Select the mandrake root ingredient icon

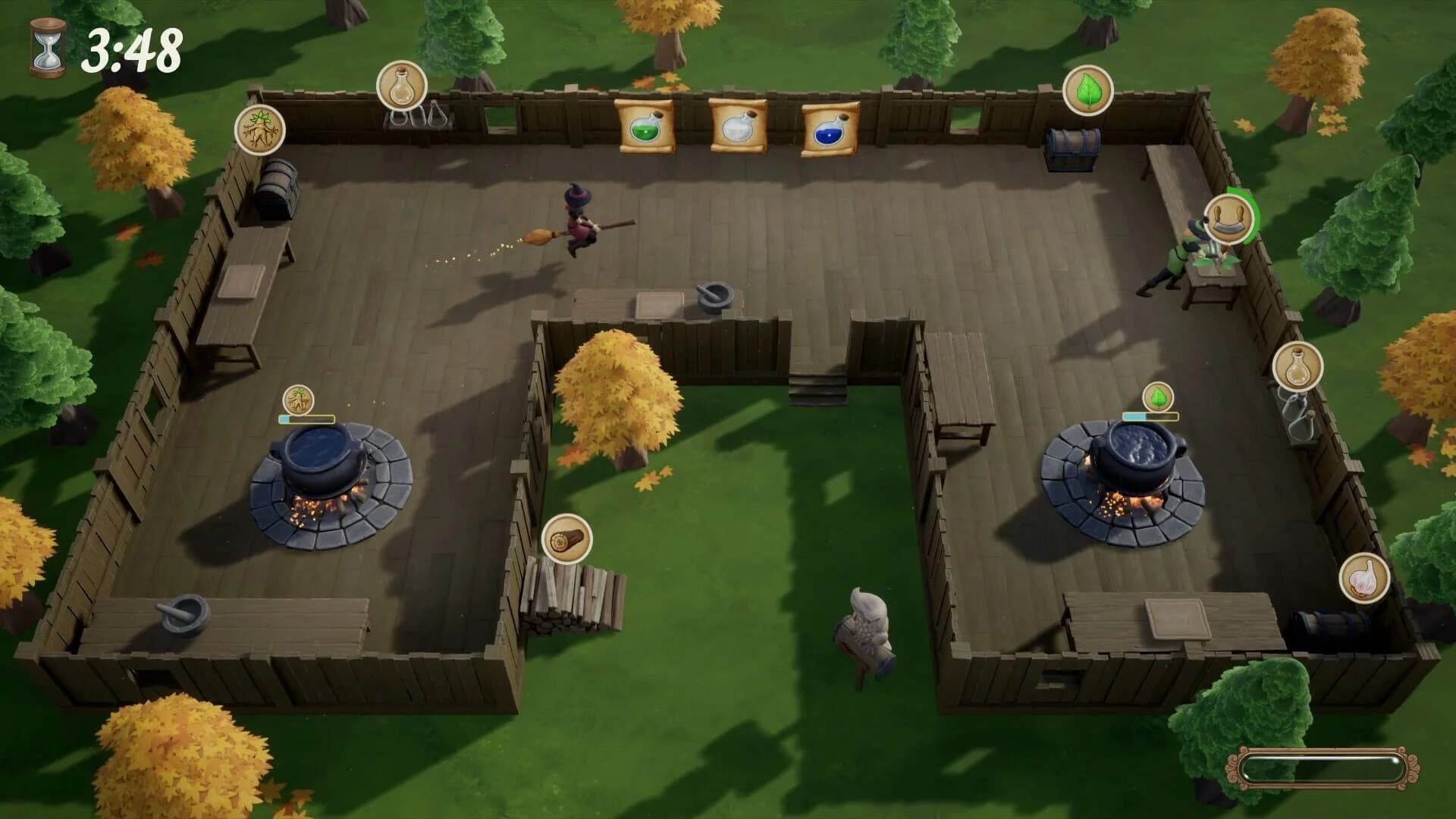click(261, 130)
